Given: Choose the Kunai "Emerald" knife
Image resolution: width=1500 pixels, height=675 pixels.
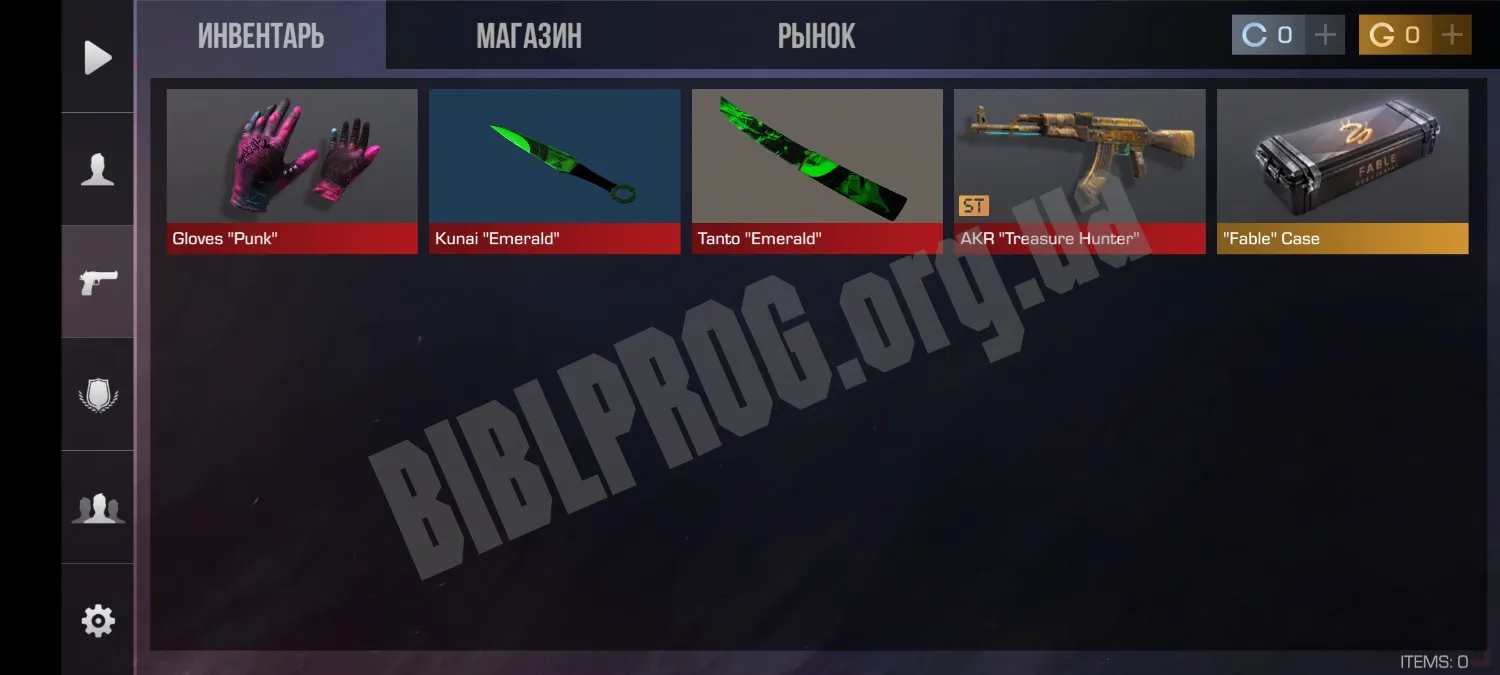Looking at the screenshot, I should (554, 170).
